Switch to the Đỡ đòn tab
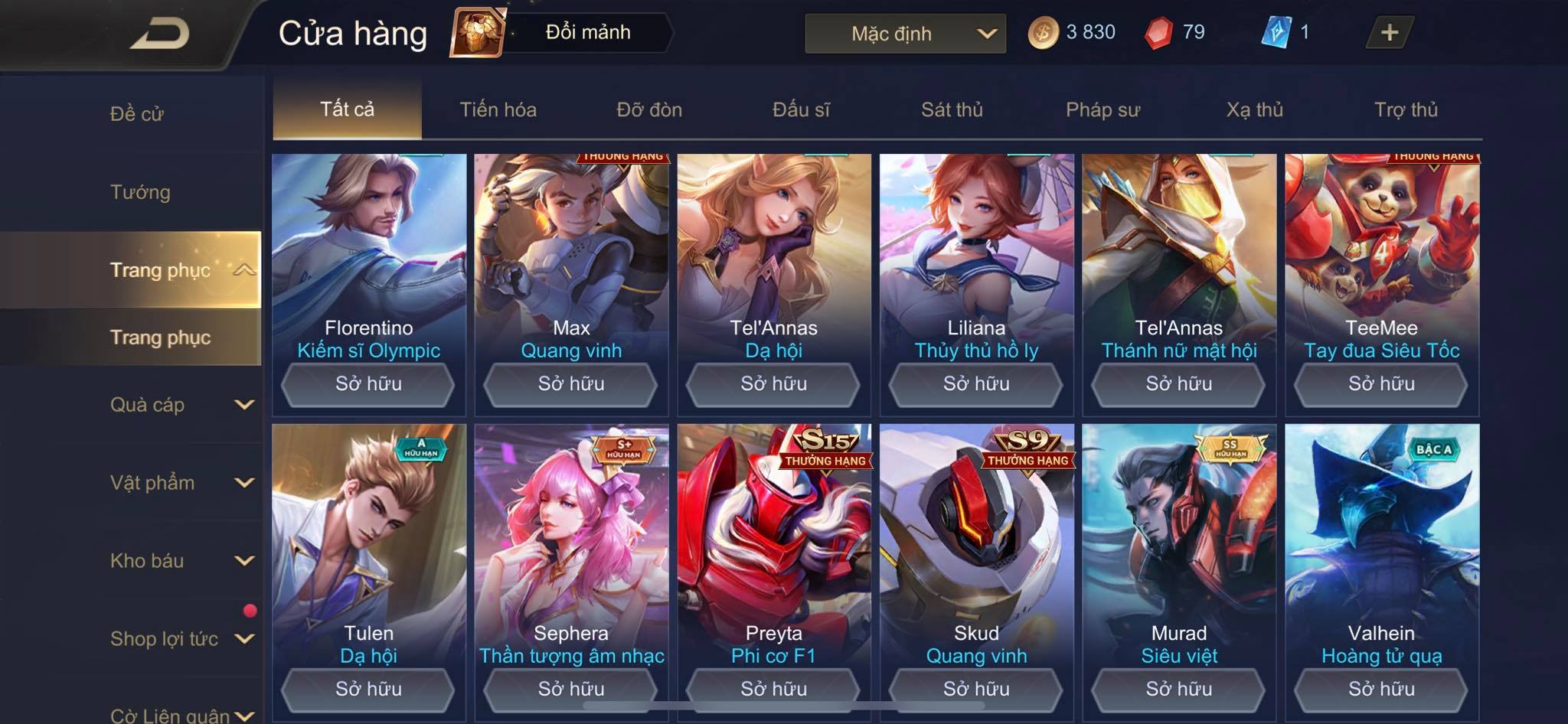This screenshot has height=724, width=1568. [649, 109]
